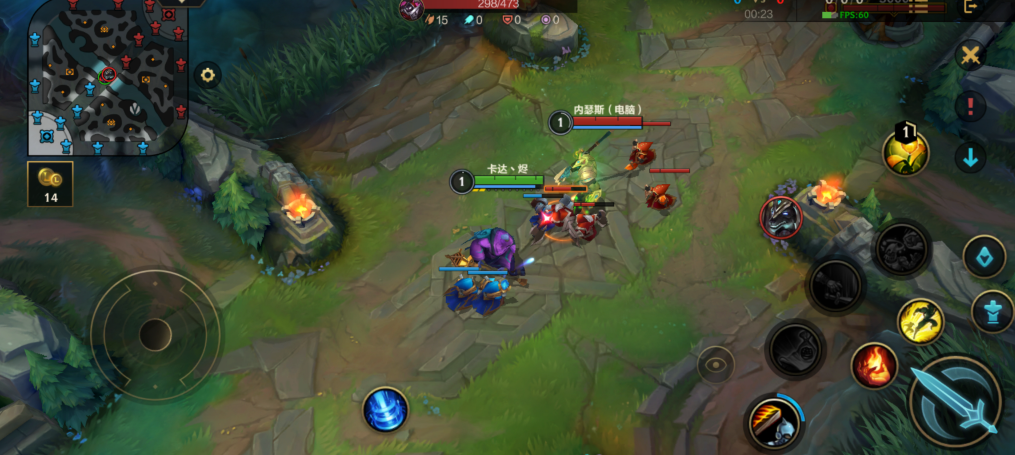The height and width of the screenshot is (455, 1015).
Task: Select the turret-targeting attack button
Action: coord(992,311)
